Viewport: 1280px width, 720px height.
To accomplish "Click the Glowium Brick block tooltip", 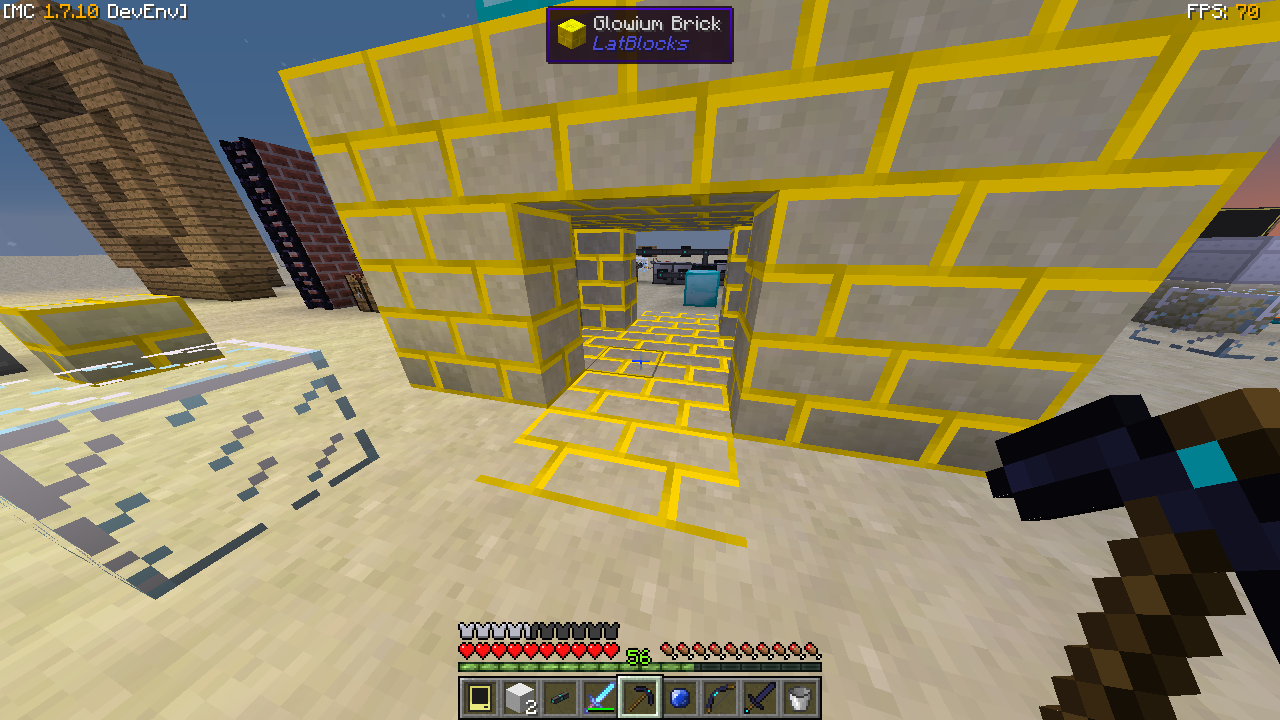I will pos(640,34).
